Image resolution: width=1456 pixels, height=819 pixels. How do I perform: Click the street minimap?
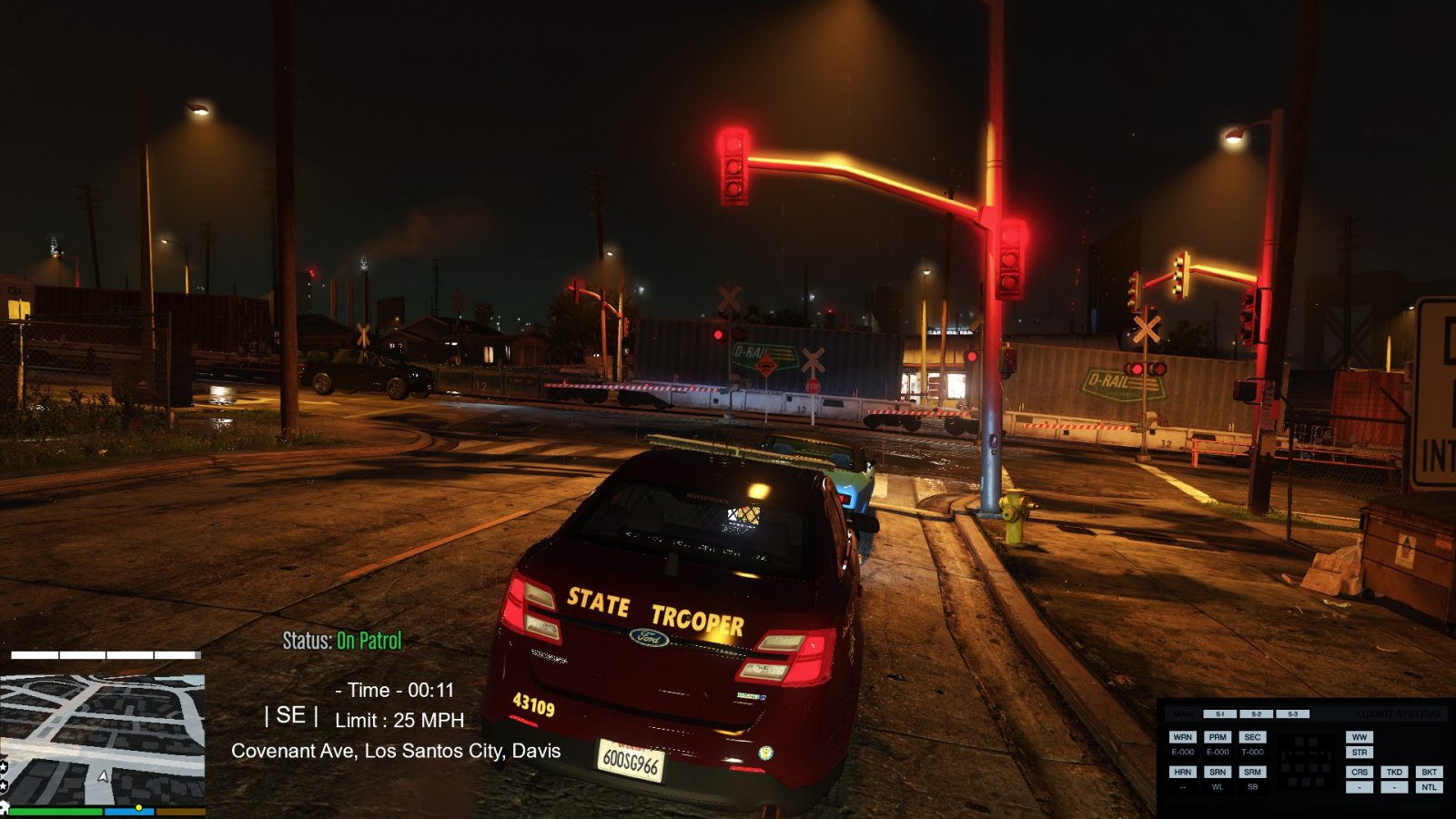102,737
